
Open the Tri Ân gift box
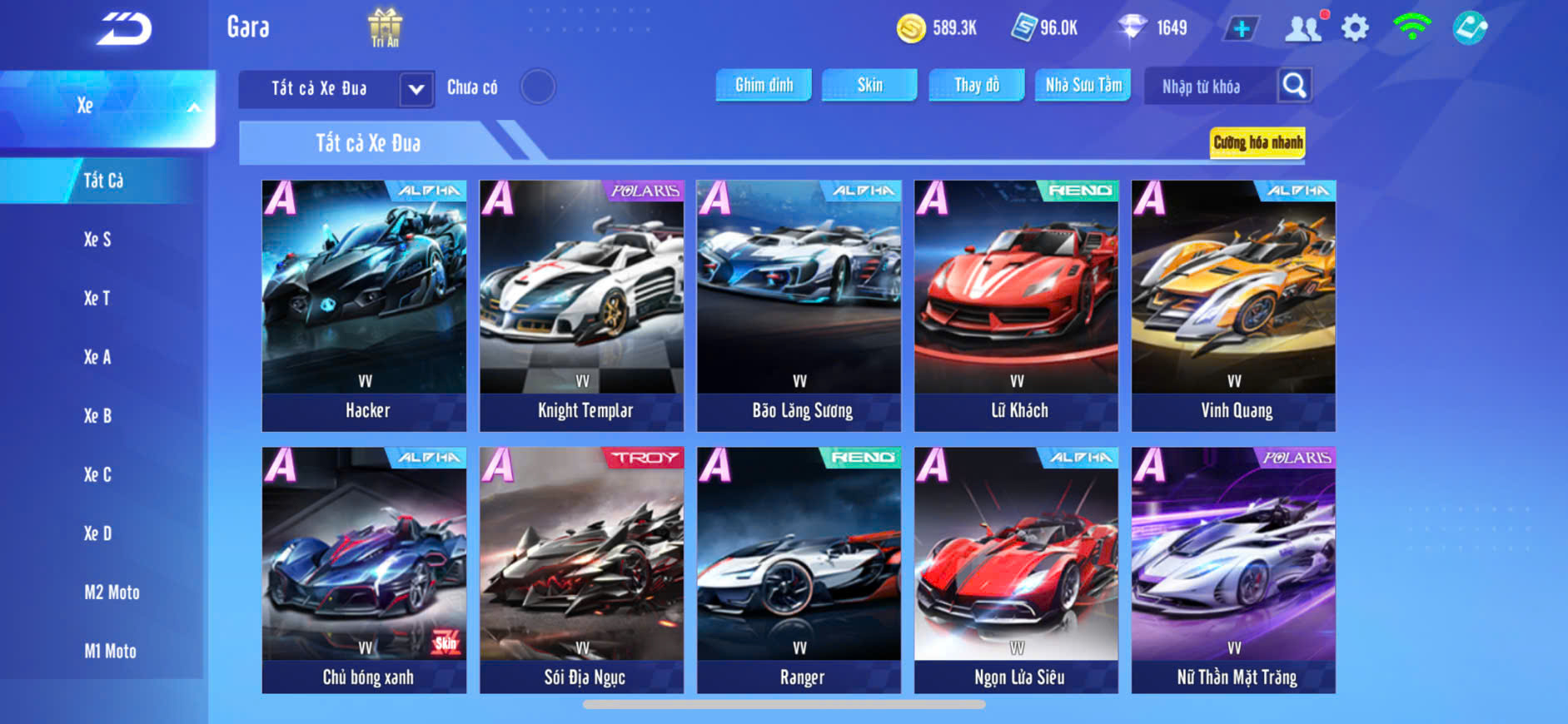385,27
